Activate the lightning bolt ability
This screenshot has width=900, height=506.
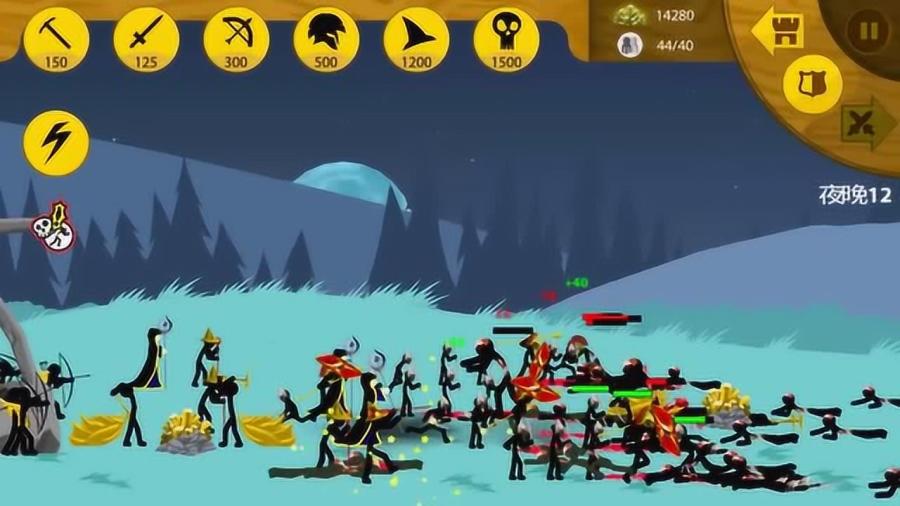pyautogui.click(x=56, y=143)
